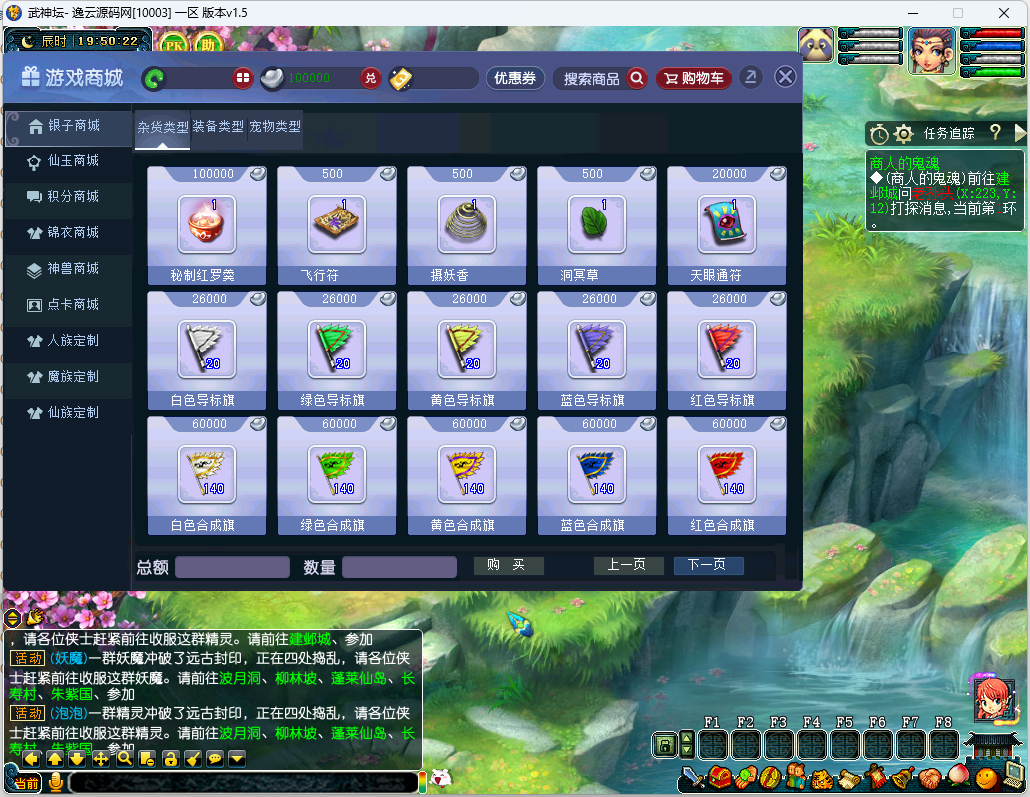Switch to the 装备类型 tab
Viewport: 1030px width, 797px height.
(218, 127)
